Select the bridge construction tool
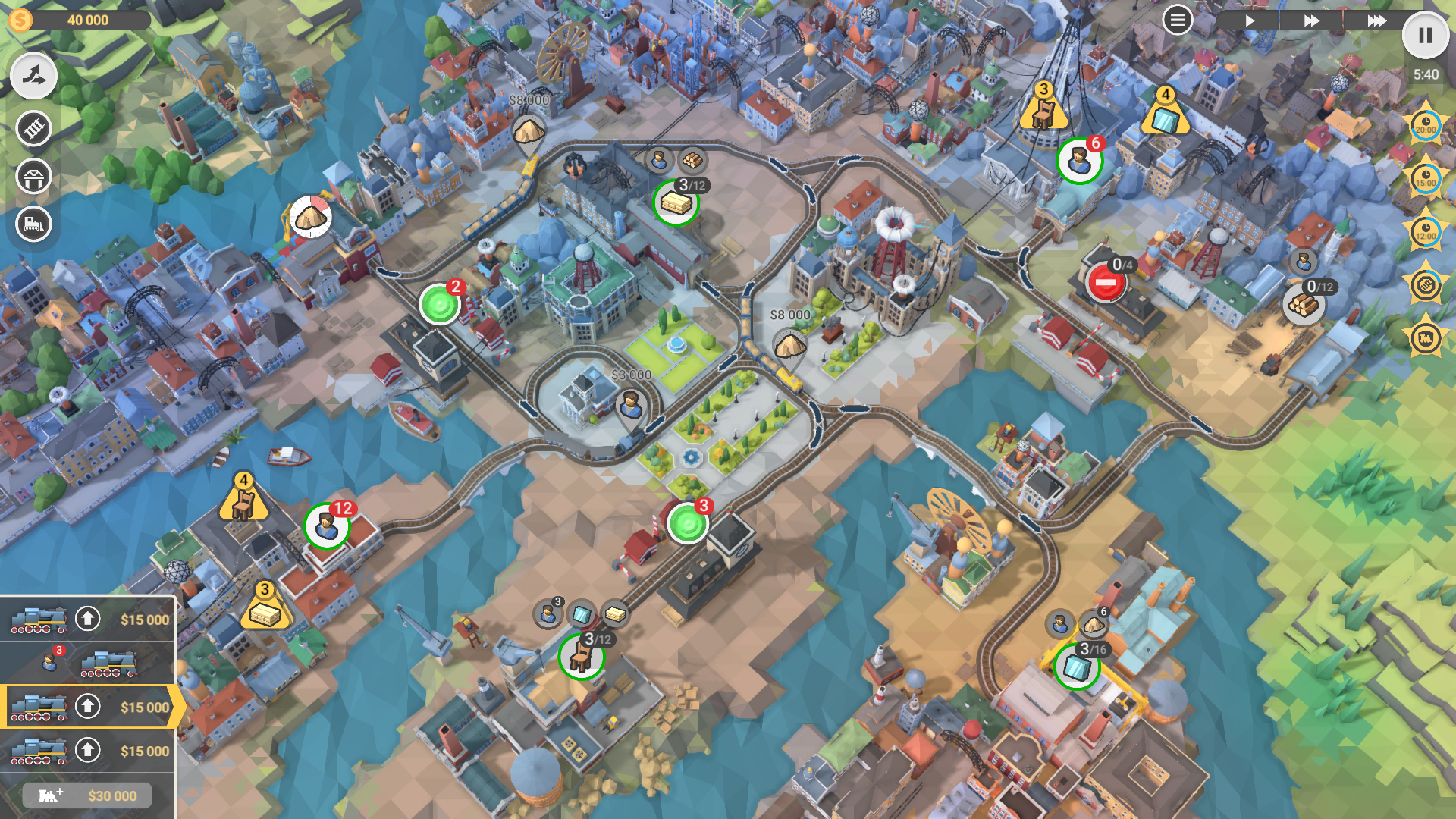Viewport: 1456px width, 819px height. coord(33,177)
